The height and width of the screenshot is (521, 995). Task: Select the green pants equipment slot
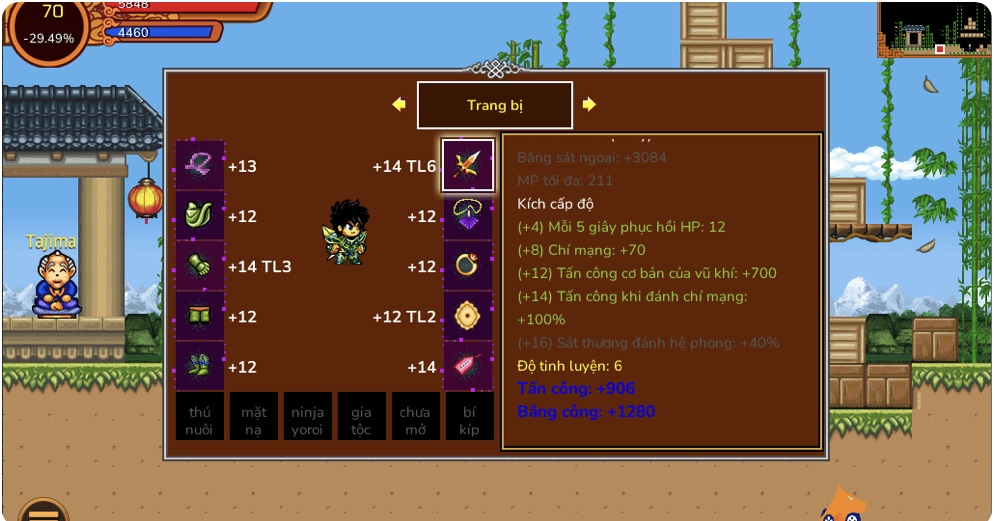200,316
